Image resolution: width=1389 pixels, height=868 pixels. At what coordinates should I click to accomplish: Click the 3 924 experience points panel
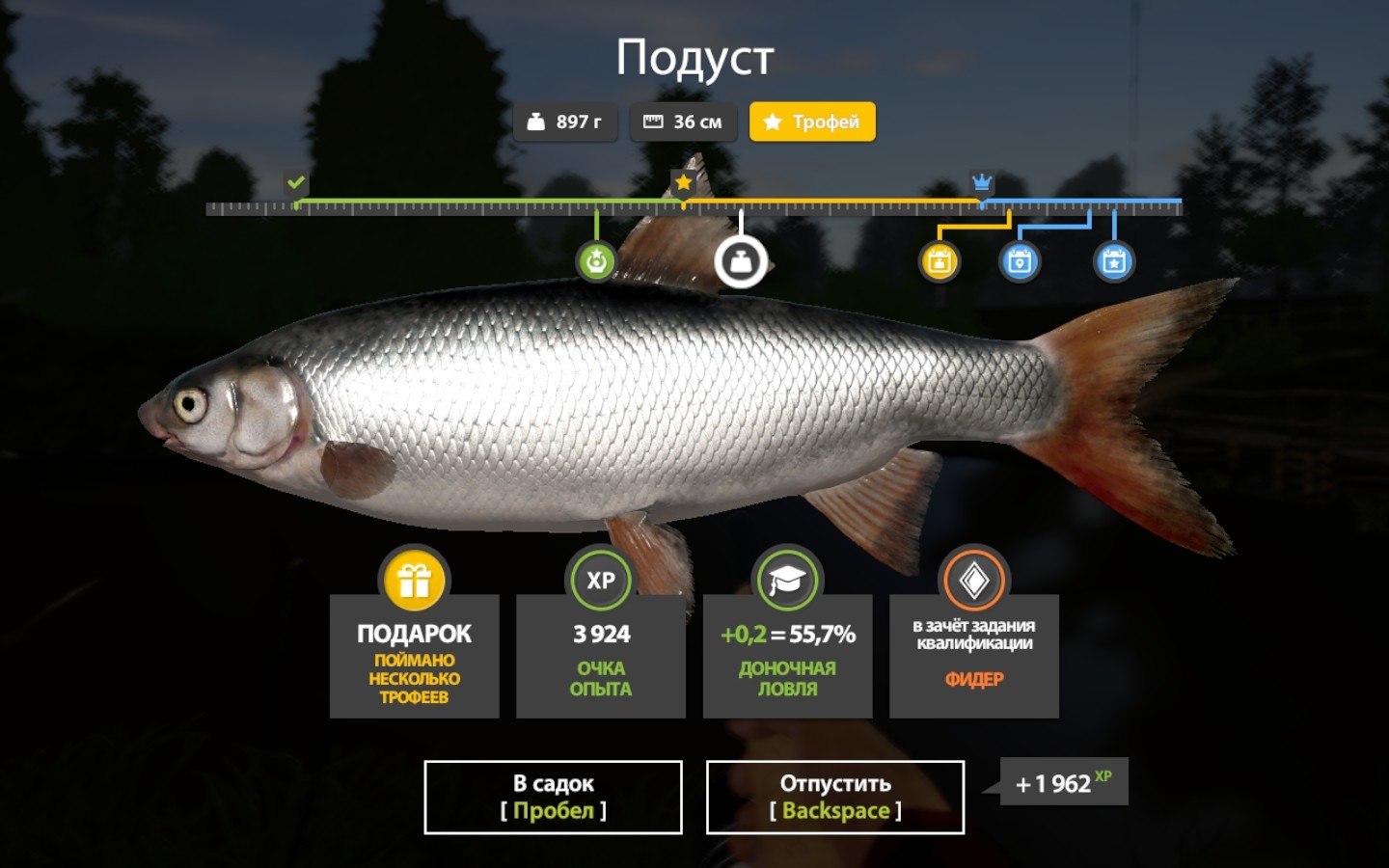point(601,655)
